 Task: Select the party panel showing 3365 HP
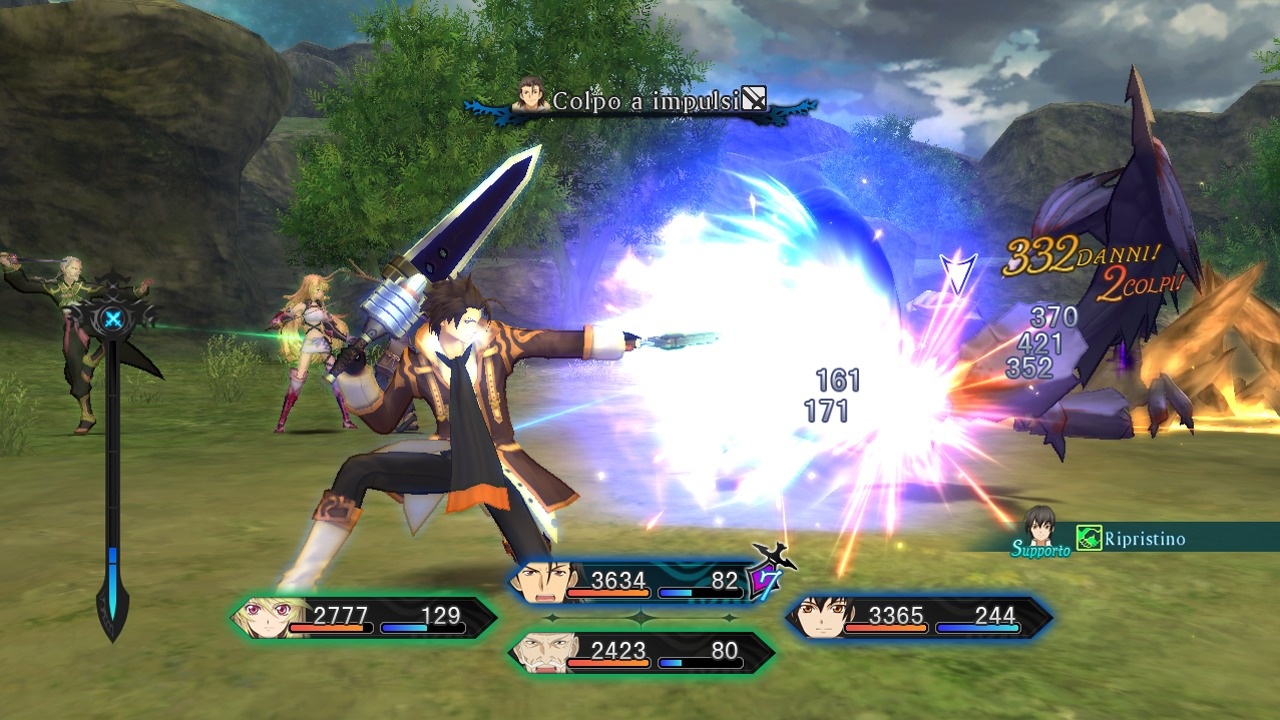pyautogui.click(x=918, y=617)
